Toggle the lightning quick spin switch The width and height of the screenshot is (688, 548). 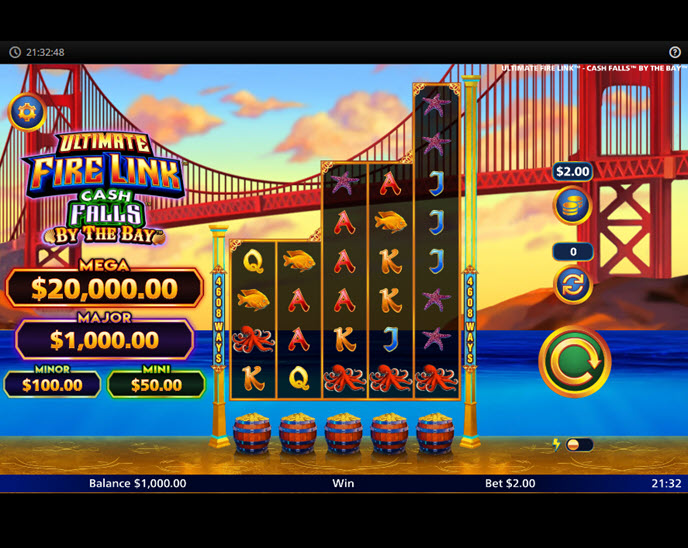coord(578,444)
